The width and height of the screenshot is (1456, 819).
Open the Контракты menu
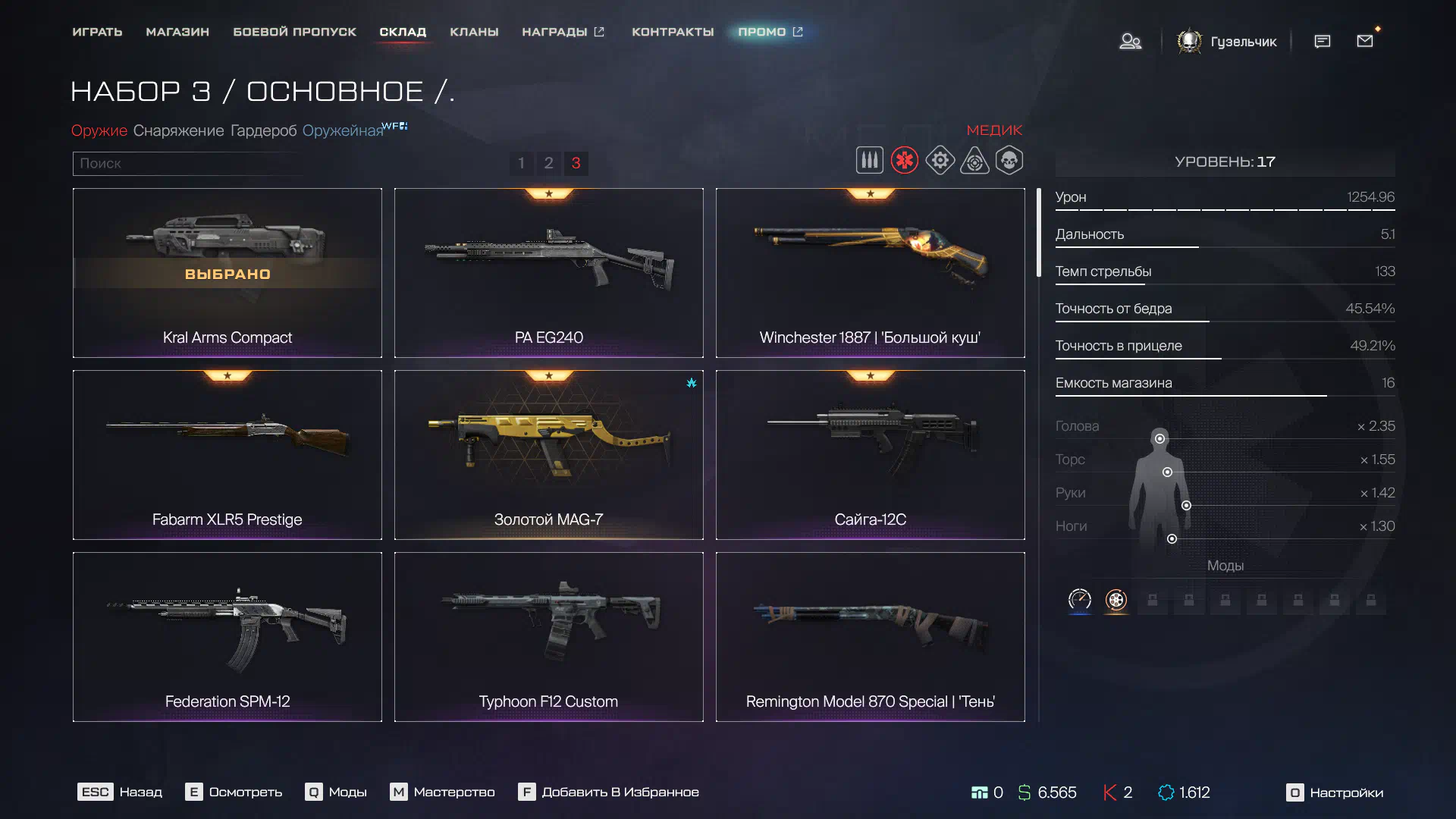[673, 32]
